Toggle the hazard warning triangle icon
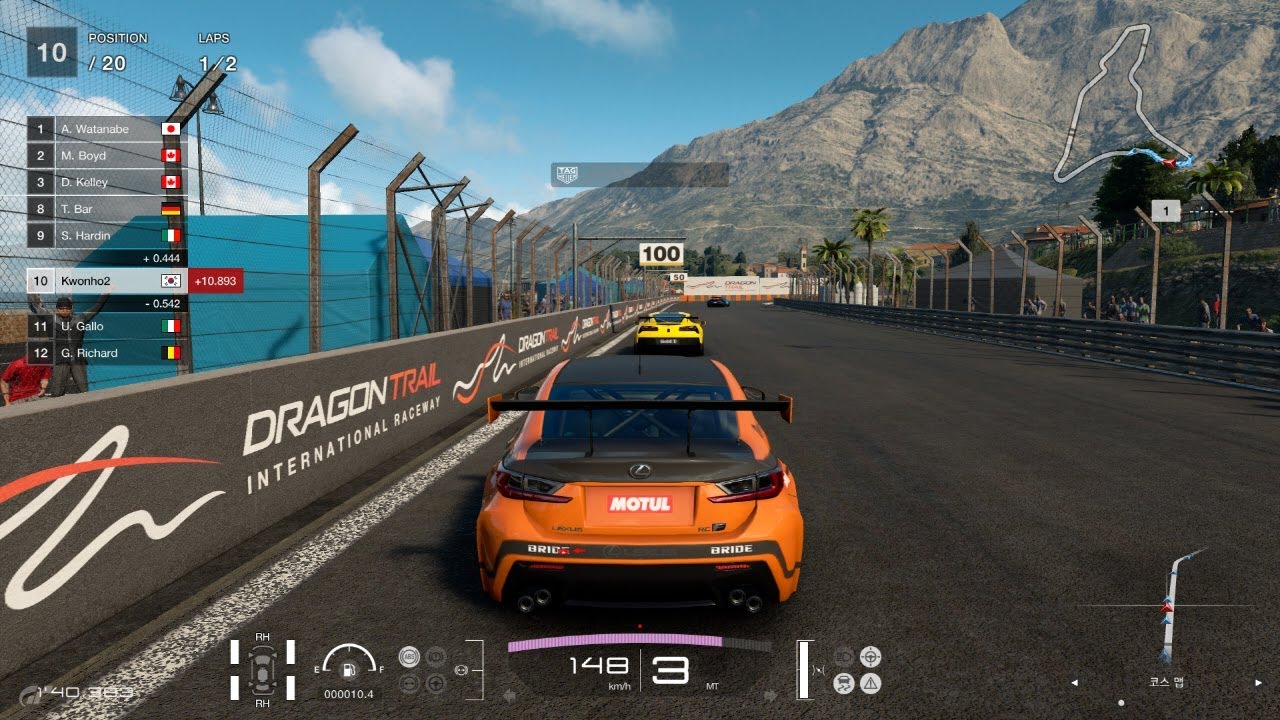The width and height of the screenshot is (1280, 720). tap(871, 684)
